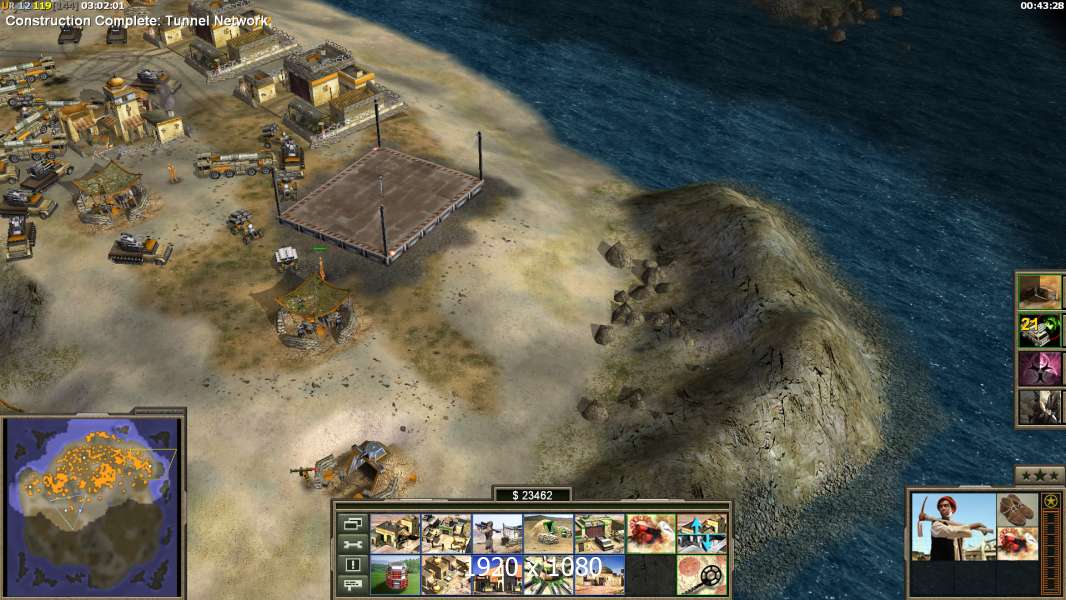Screen dimensions: 1066x600
Task: Click the worker shoes upgrade icon
Action: [x=1018, y=509]
